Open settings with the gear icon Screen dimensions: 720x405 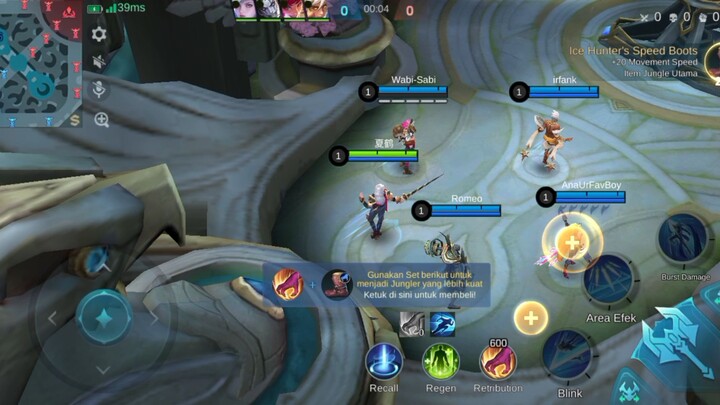click(99, 34)
